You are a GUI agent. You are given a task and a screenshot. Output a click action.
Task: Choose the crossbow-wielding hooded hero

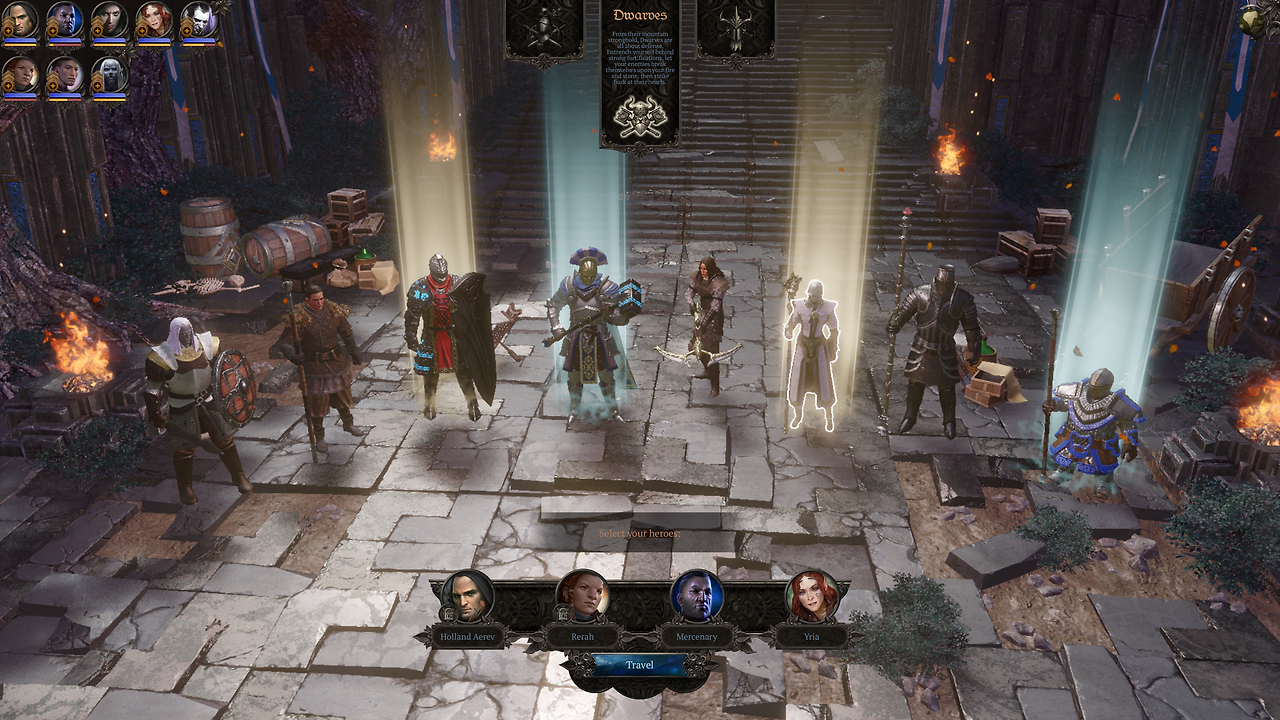[707, 320]
